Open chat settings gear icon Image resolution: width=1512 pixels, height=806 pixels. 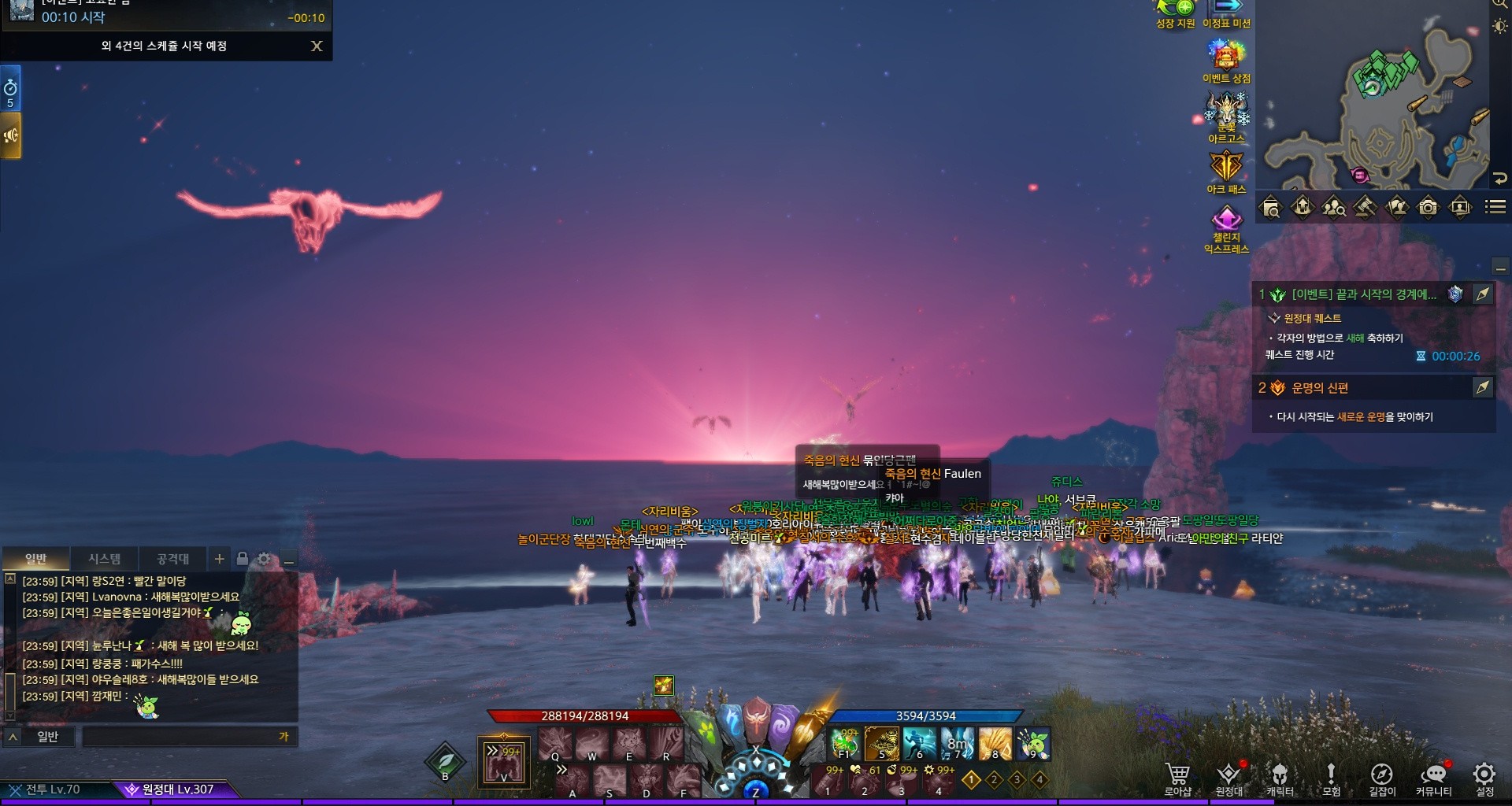tap(265, 559)
